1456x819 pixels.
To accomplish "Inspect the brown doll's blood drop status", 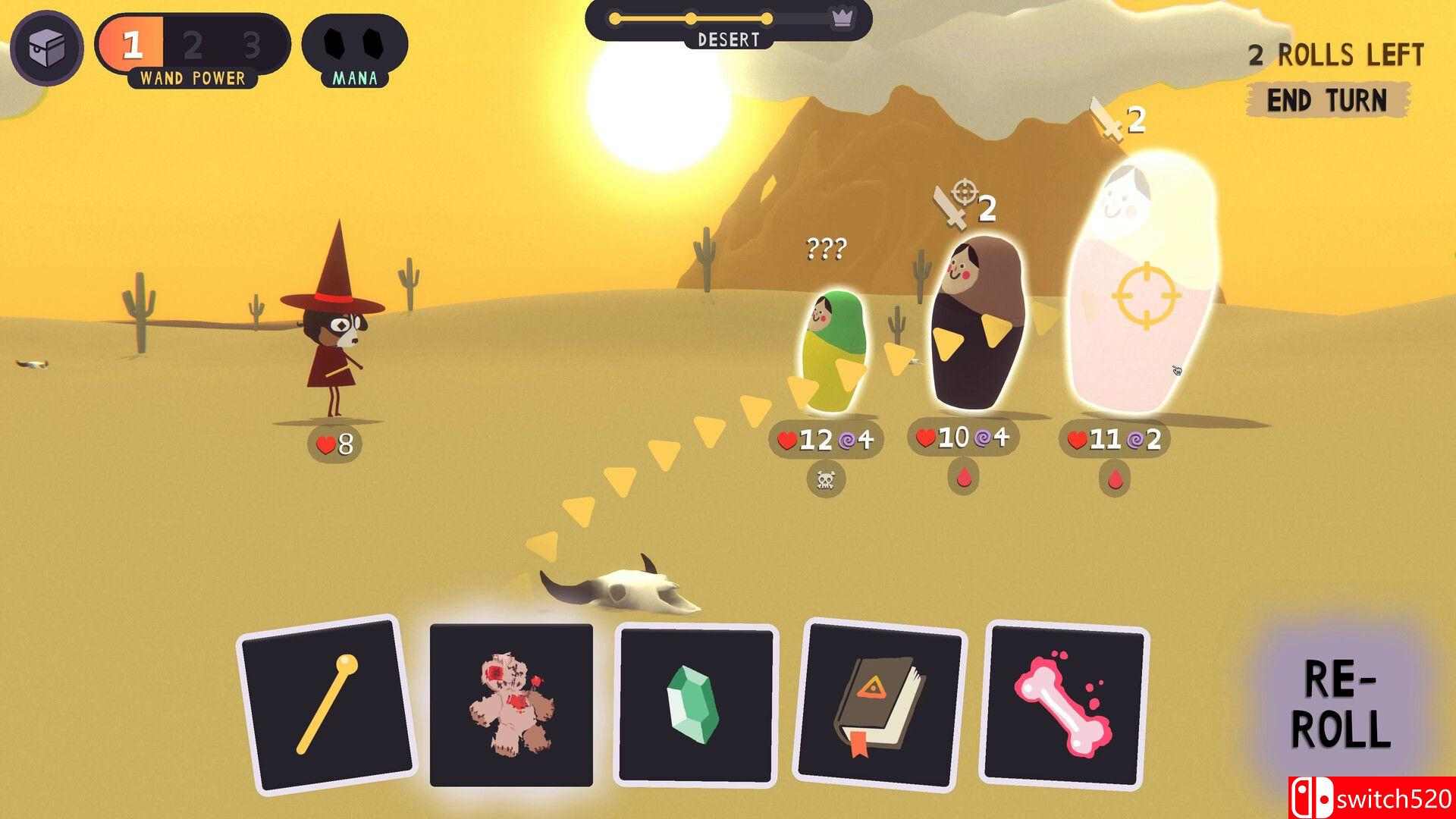I will click(x=965, y=478).
